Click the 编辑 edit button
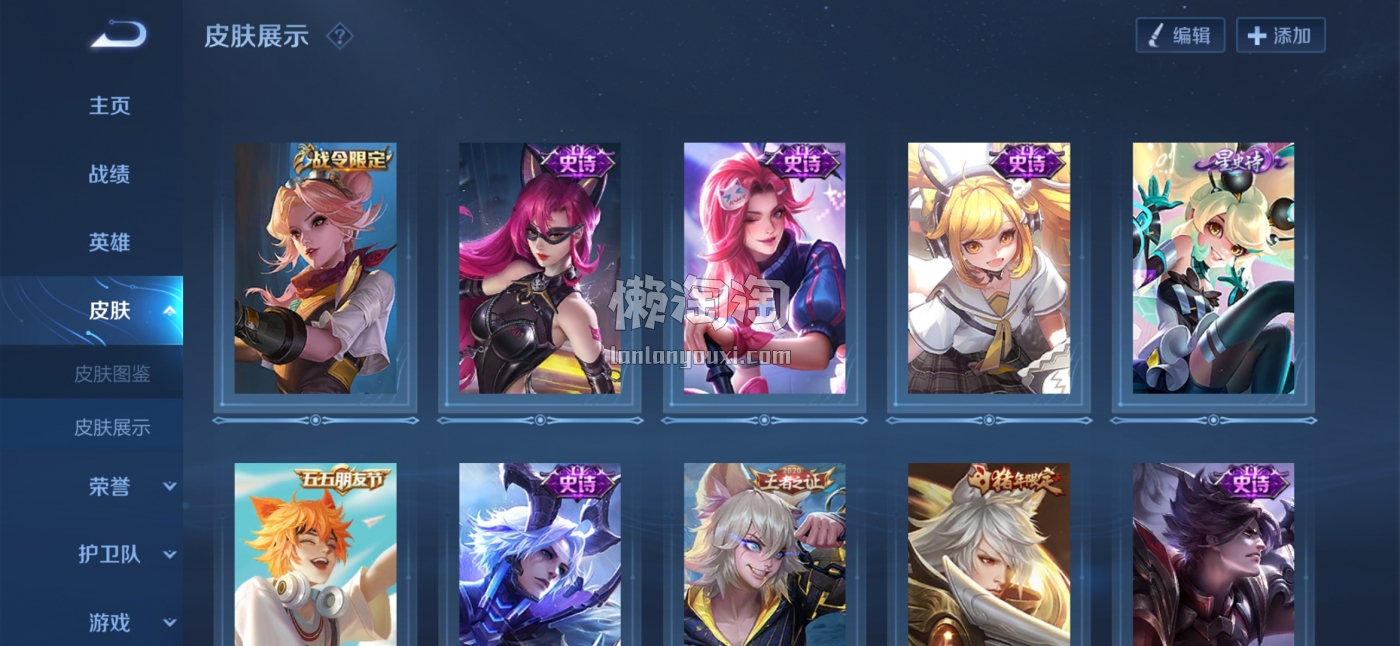Screen dimensions: 1400x646 [1180, 36]
